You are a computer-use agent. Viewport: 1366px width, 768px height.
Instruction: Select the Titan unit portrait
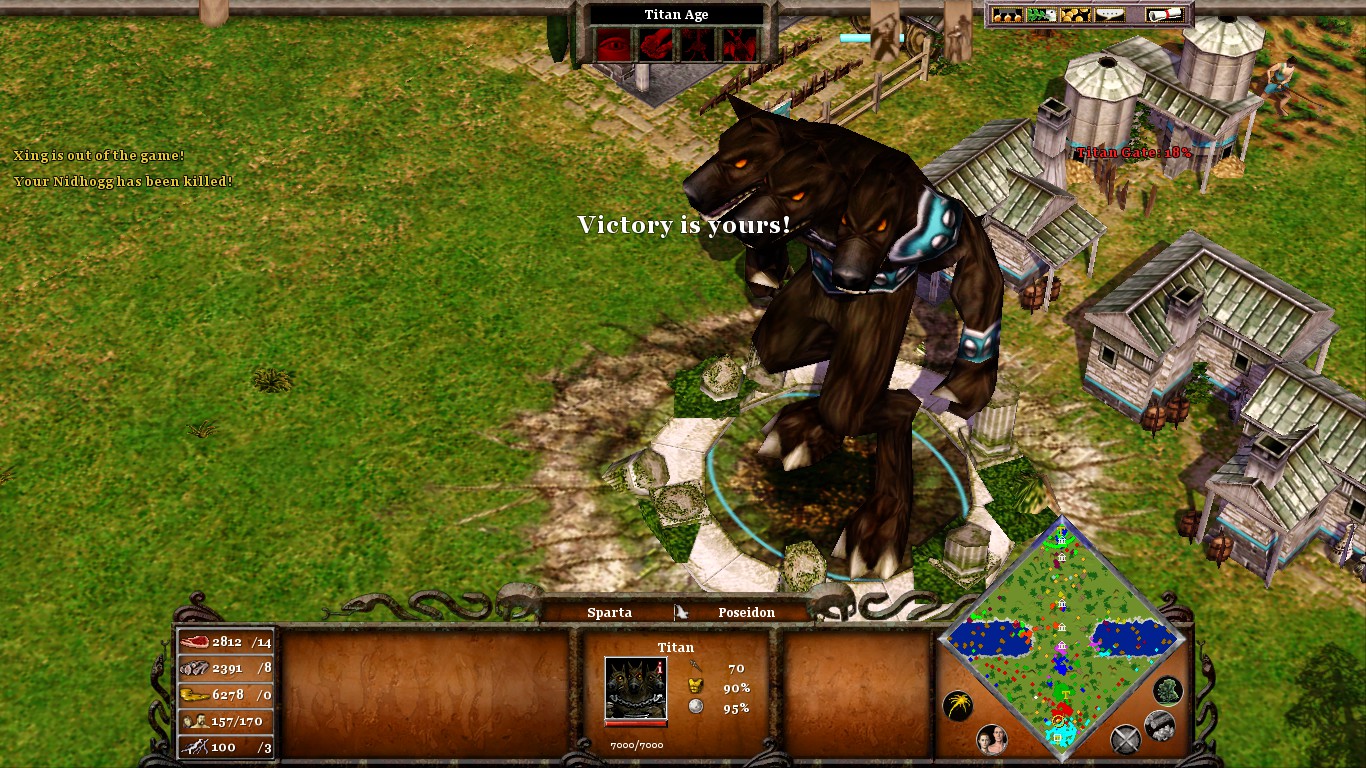636,688
